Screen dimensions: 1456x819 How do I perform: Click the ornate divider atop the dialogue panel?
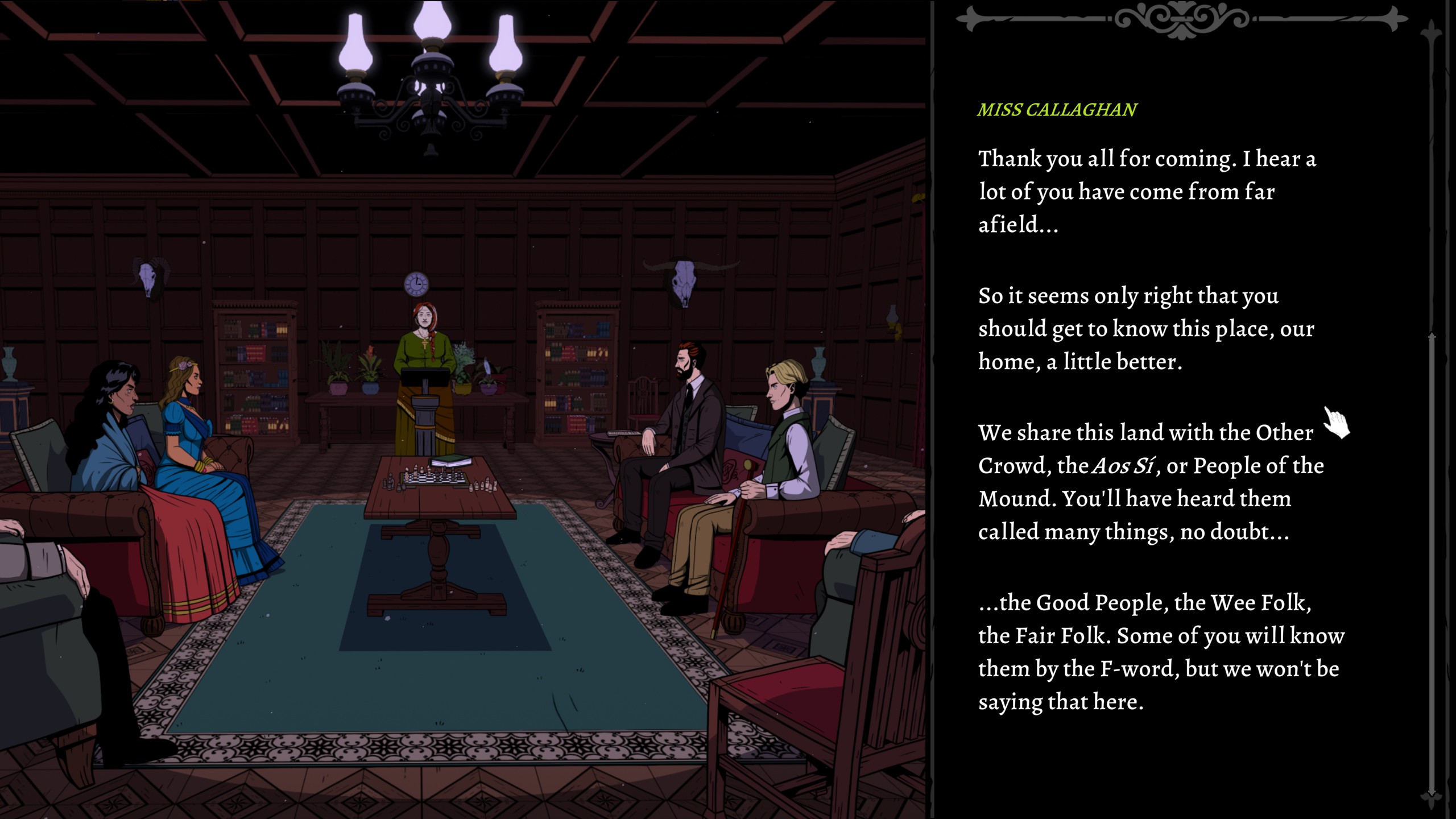(x=1180, y=18)
